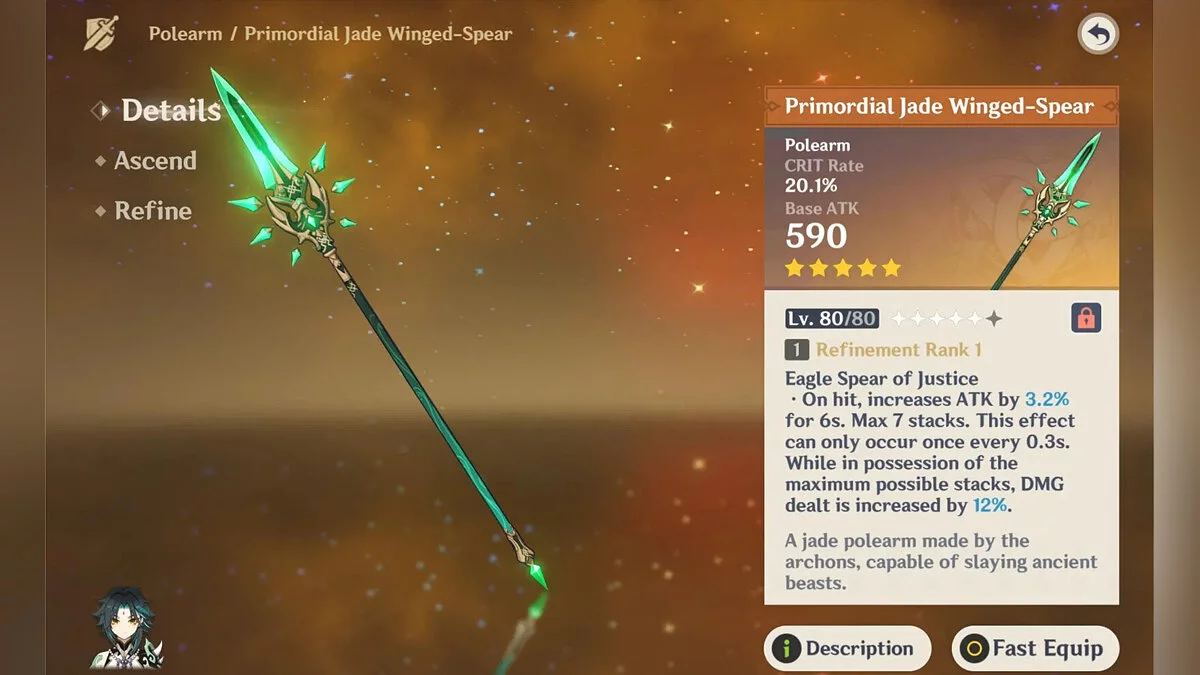Click the polearm weapon icon in the header

[100, 34]
